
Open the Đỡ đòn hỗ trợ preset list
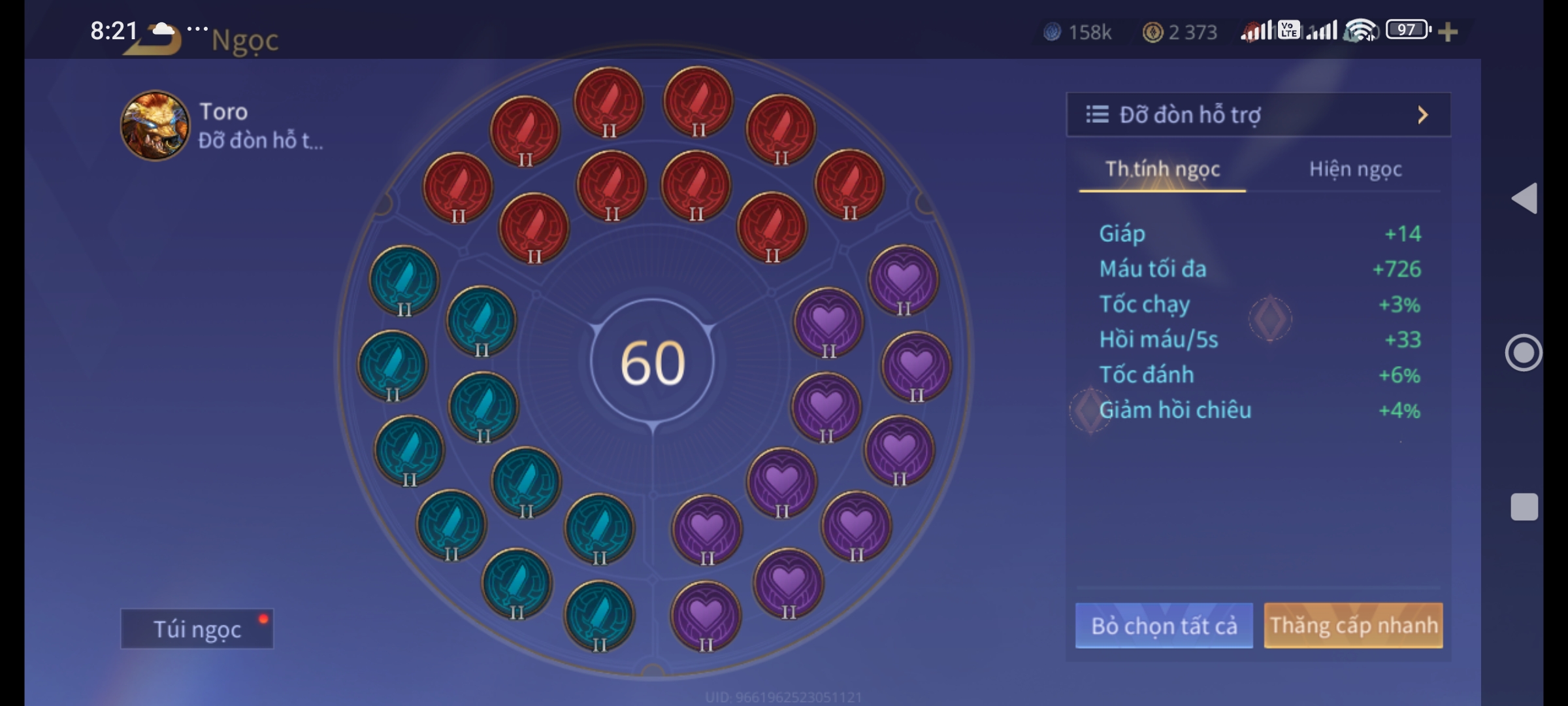pyautogui.click(x=1258, y=115)
